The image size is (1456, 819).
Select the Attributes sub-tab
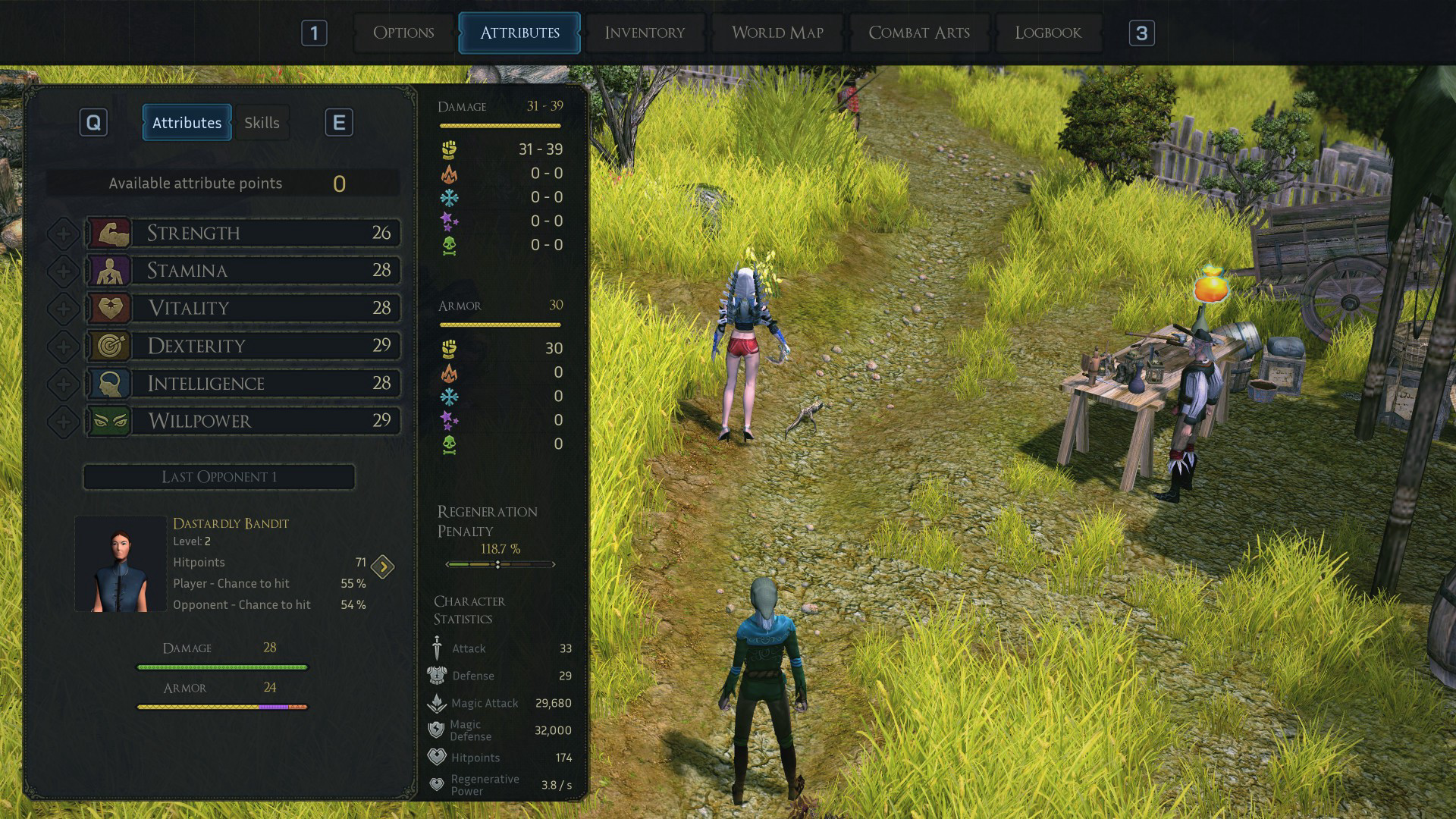tap(187, 123)
